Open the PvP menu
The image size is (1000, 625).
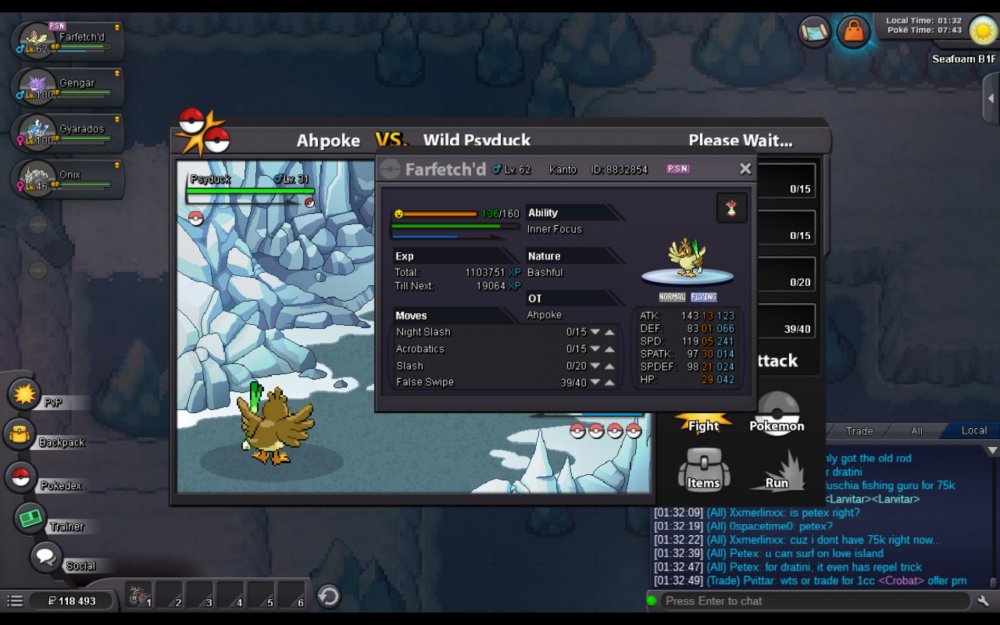24,394
